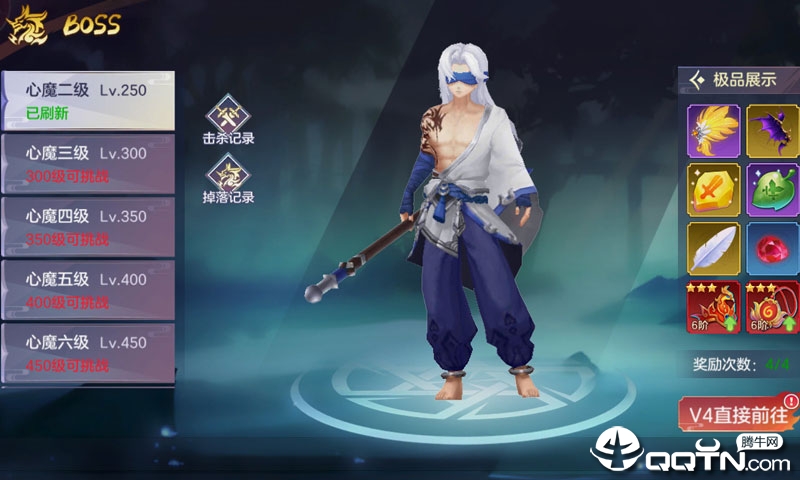Viewport: 800px width, 480px height.
Task: Select the red gem reward slot
Action: [771, 248]
